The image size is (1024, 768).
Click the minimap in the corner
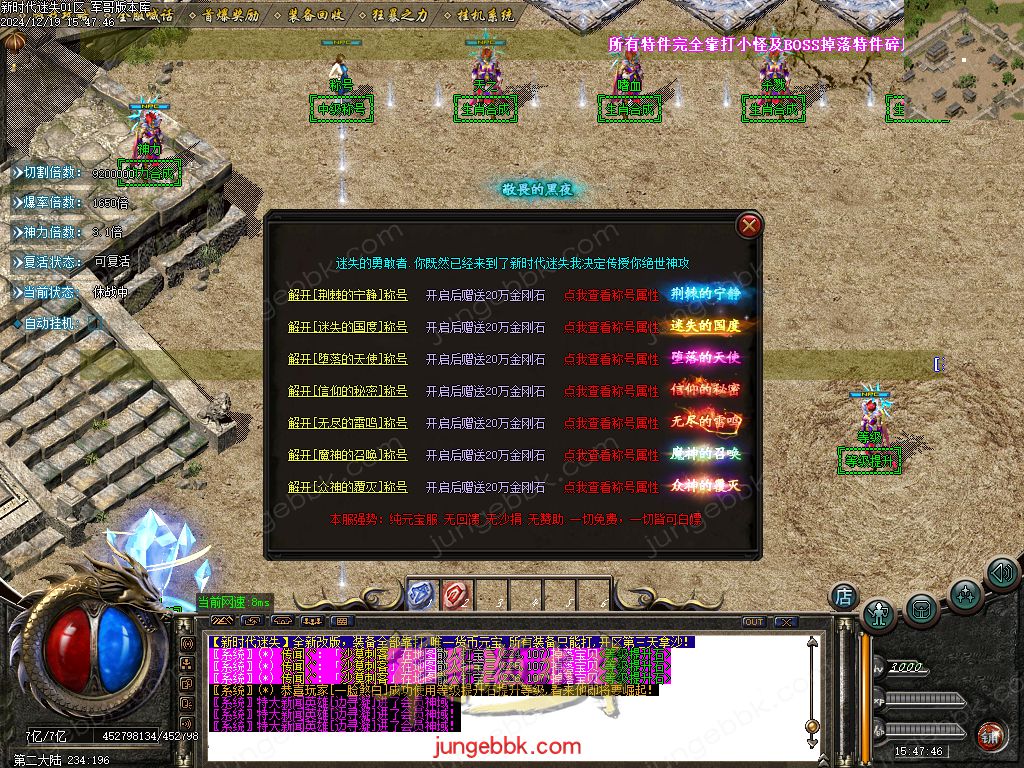click(x=963, y=60)
